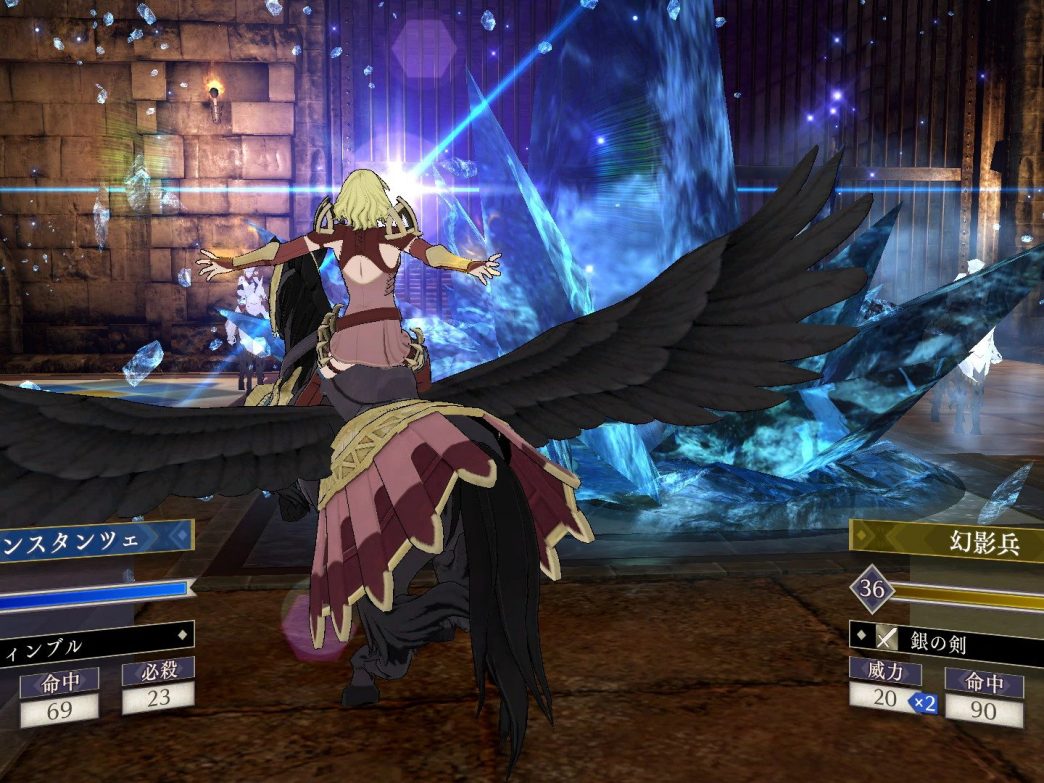
Task: Click the silver sword weapon icon
Action: [x=886, y=637]
